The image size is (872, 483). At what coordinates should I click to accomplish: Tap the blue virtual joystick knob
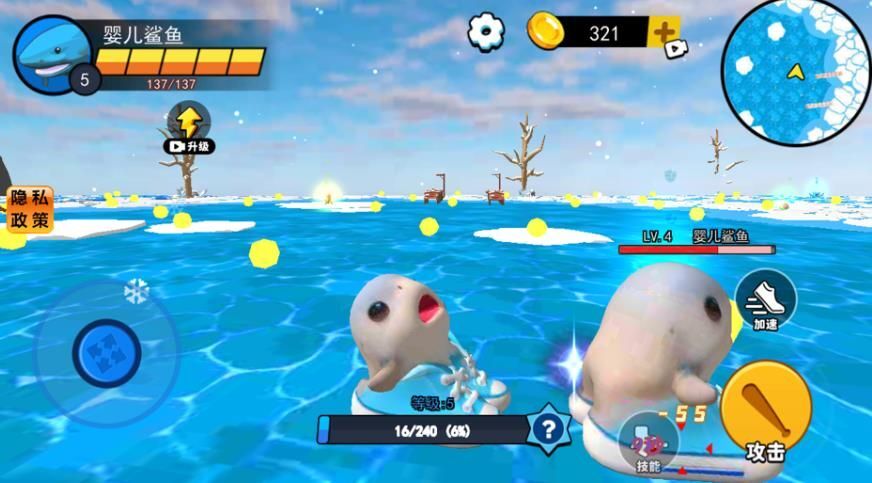pos(106,352)
